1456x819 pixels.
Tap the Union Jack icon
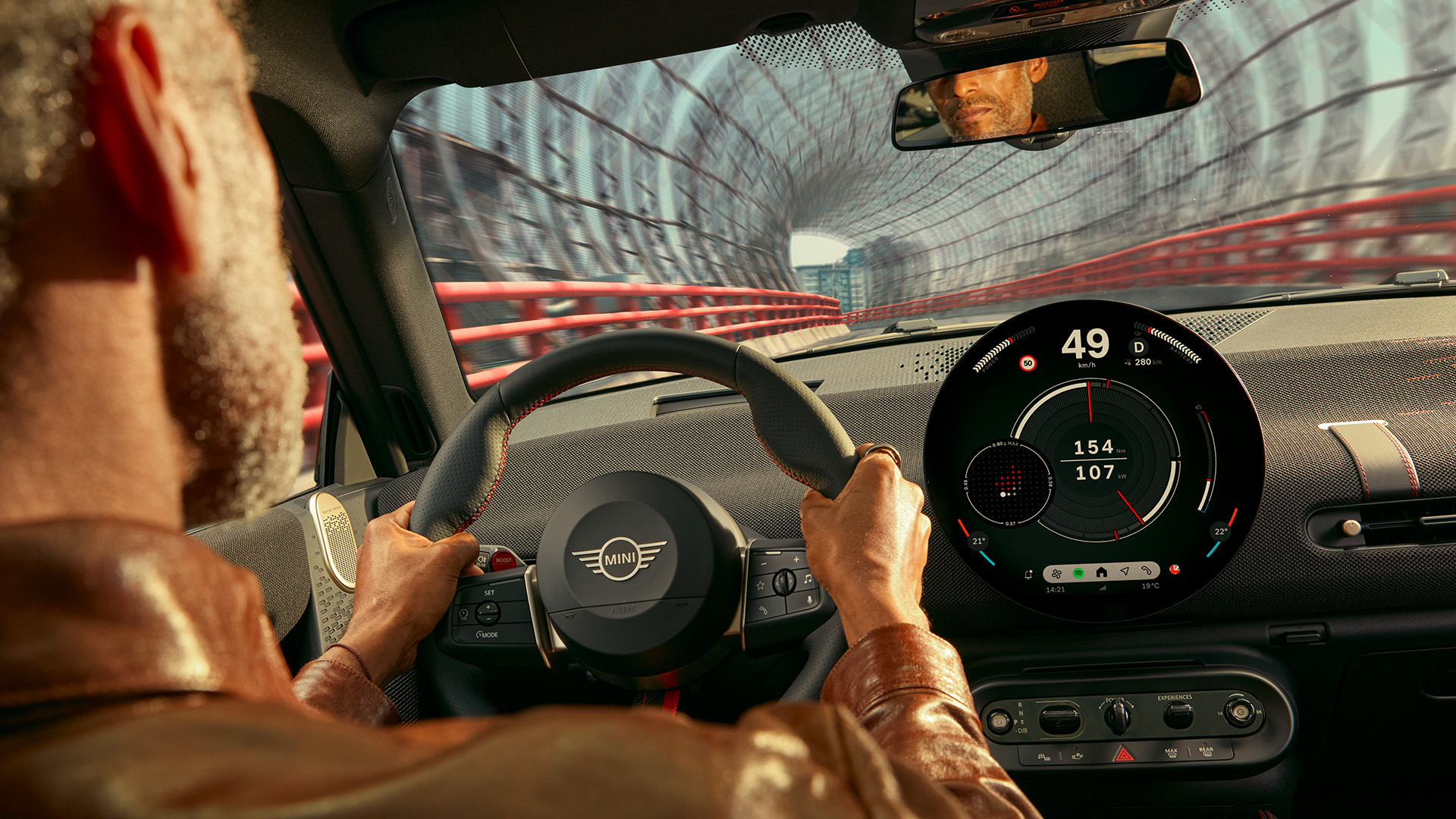click(x=1175, y=569)
